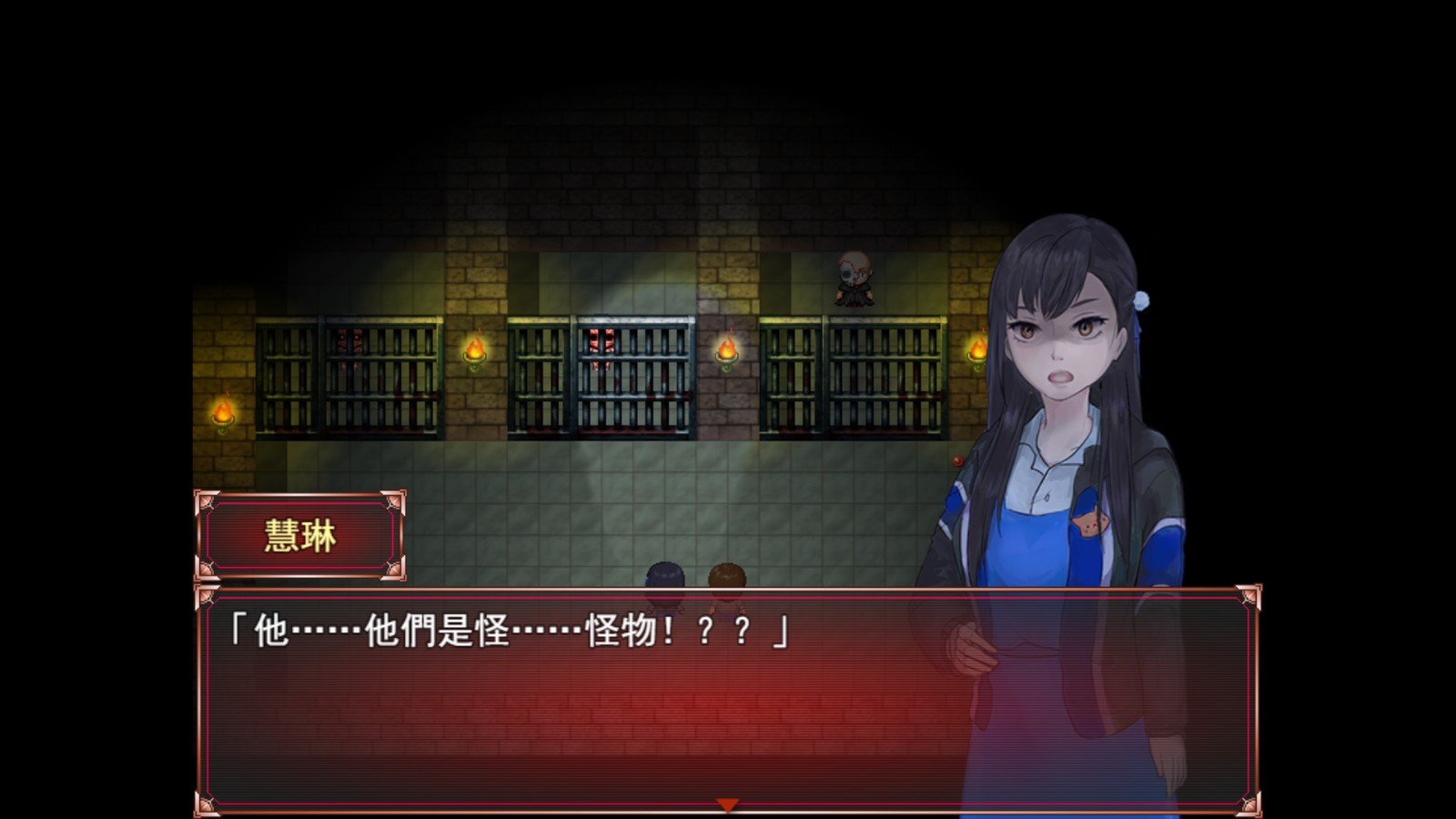Click the red continue triangle below the dialogue

pos(727,804)
